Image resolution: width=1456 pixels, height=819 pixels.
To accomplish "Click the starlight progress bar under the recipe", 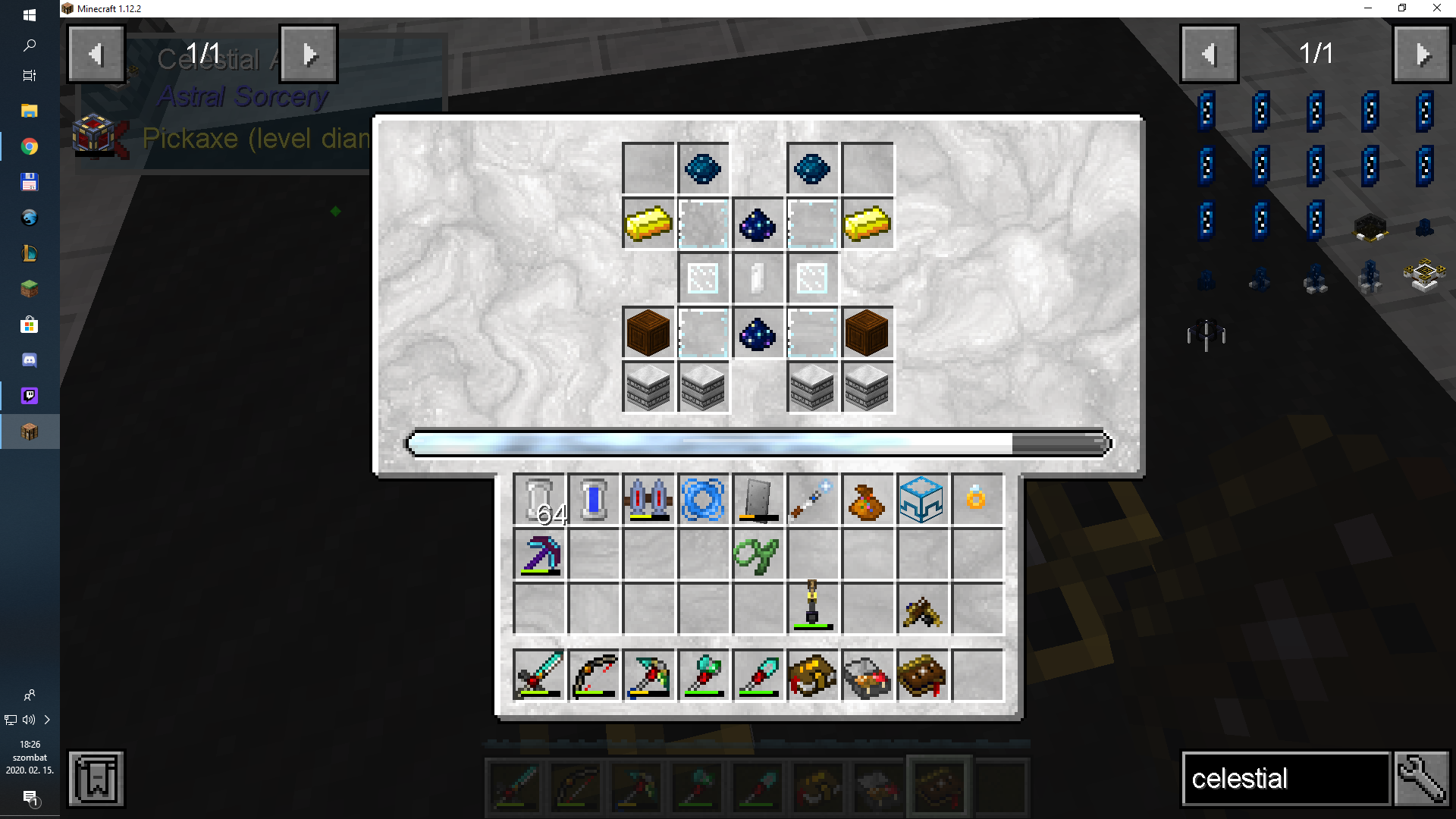I will [758, 444].
